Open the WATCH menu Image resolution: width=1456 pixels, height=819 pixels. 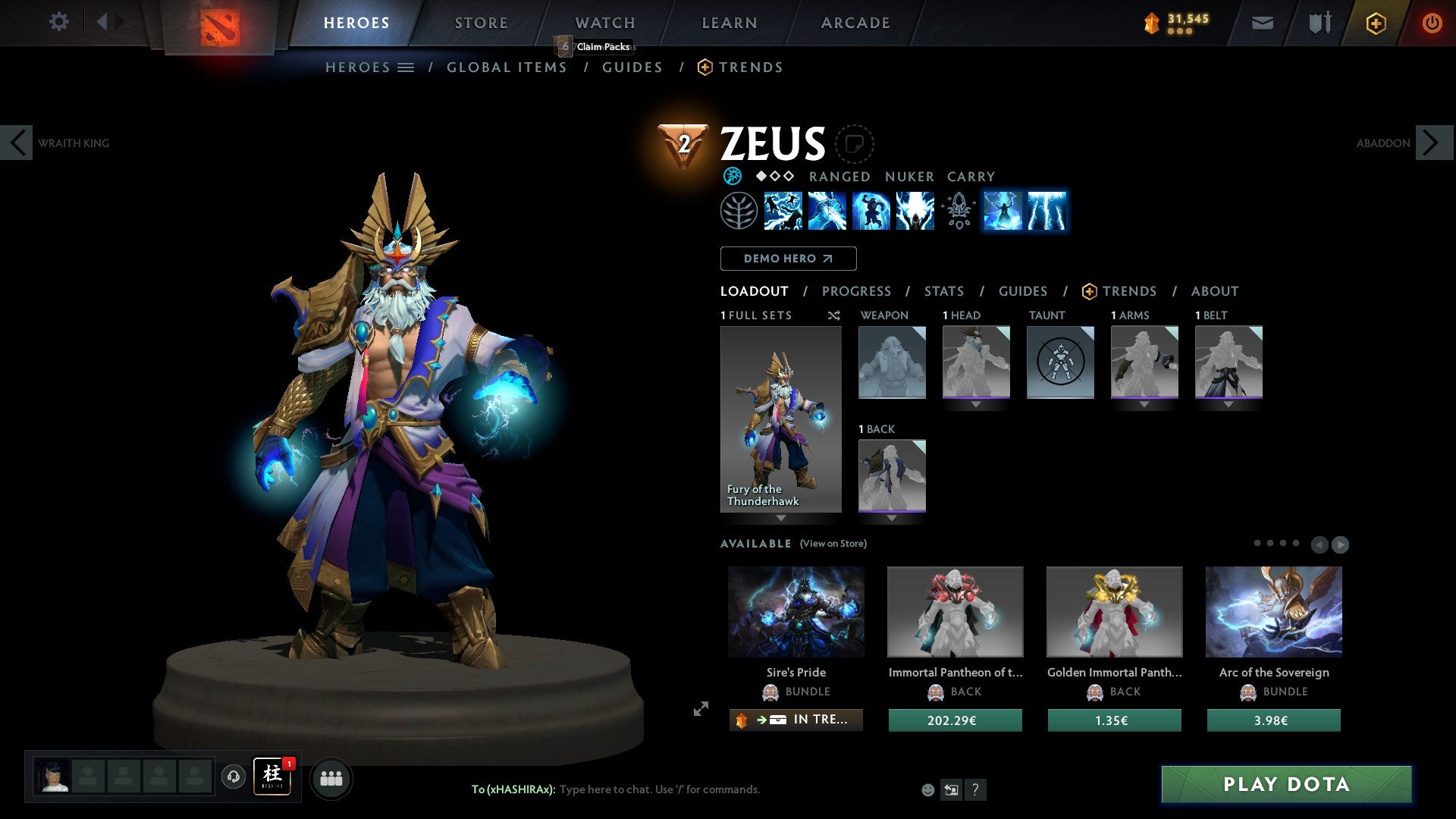(x=604, y=23)
